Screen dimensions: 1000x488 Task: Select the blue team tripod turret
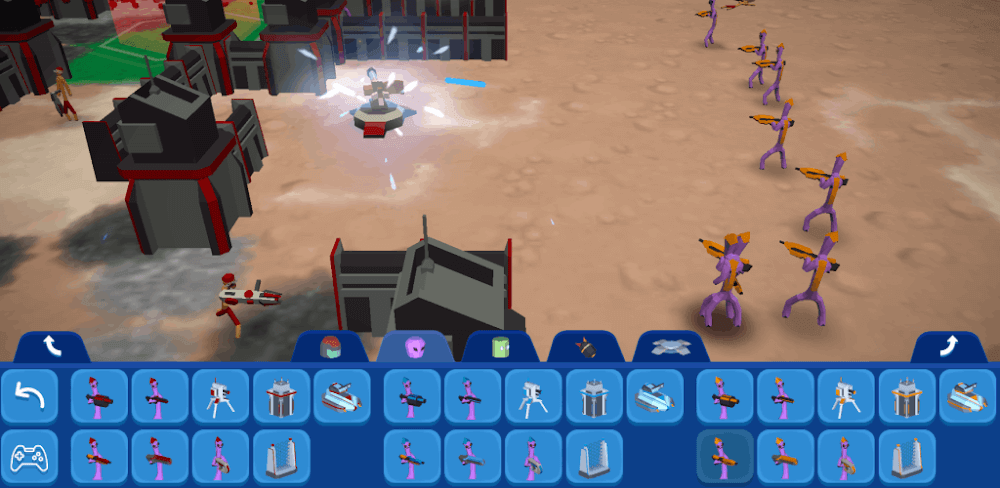(534, 397)
